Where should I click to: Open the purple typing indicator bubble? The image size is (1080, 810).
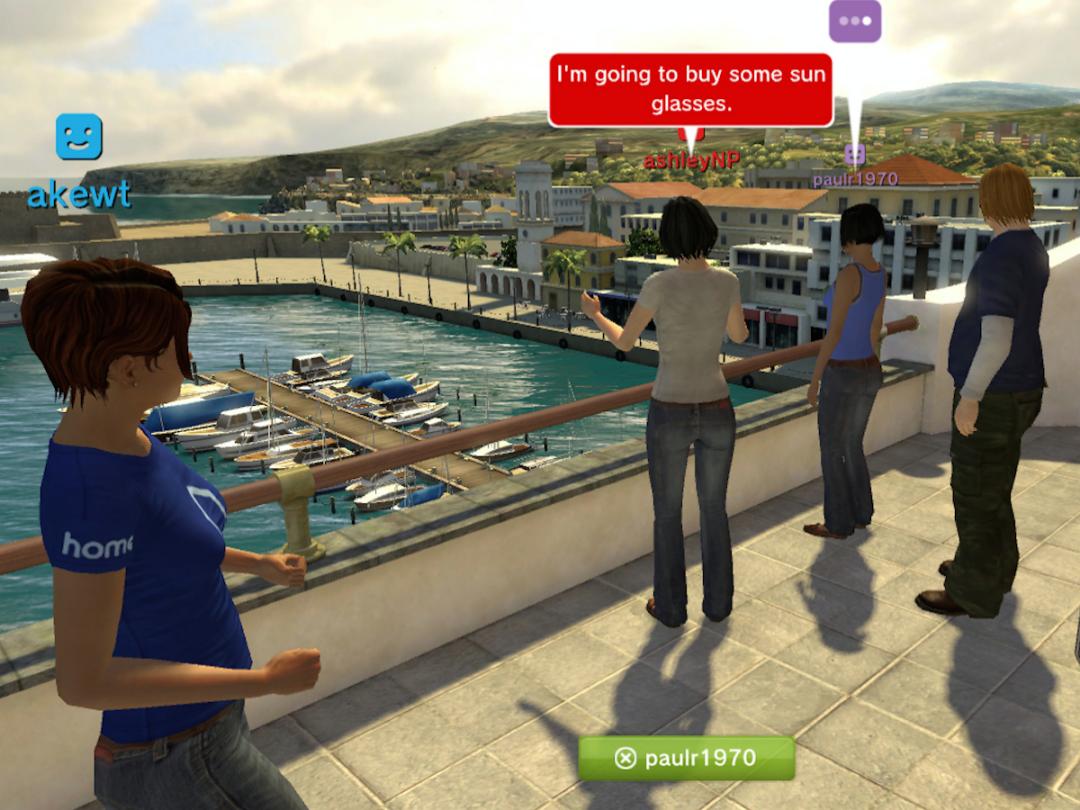855,21
